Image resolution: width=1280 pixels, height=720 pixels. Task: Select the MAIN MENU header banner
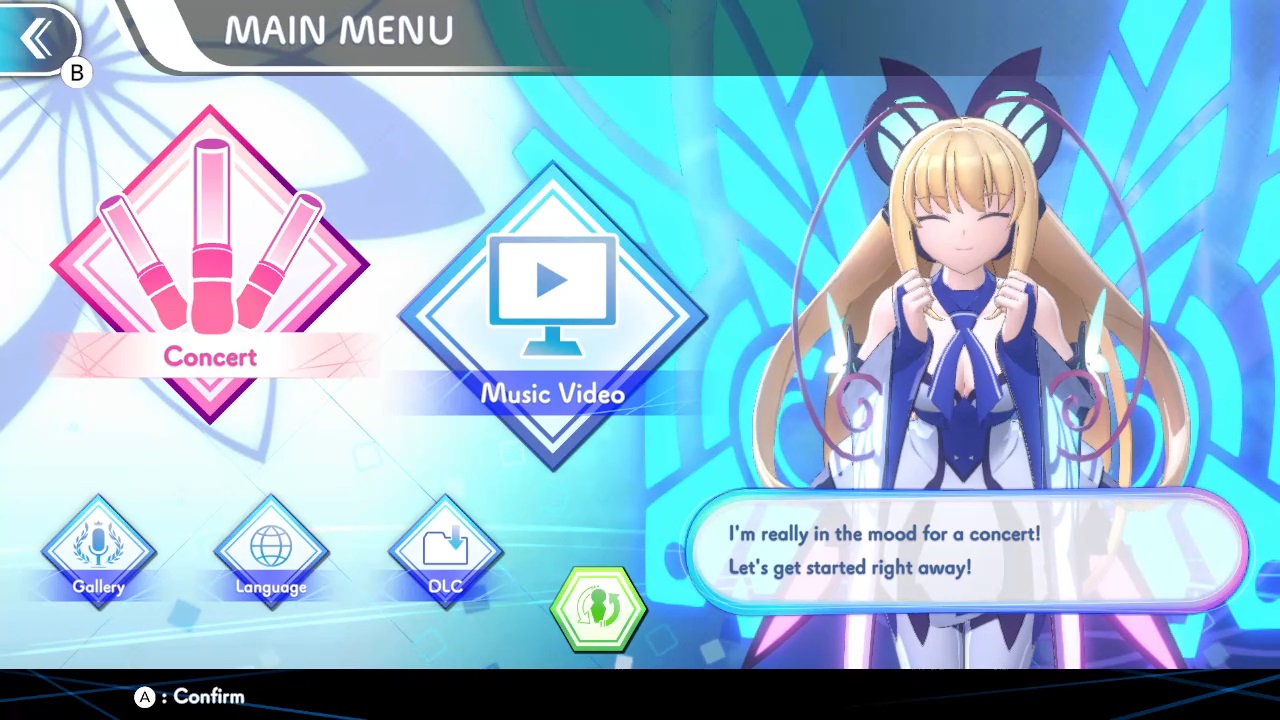click(338, 30)
